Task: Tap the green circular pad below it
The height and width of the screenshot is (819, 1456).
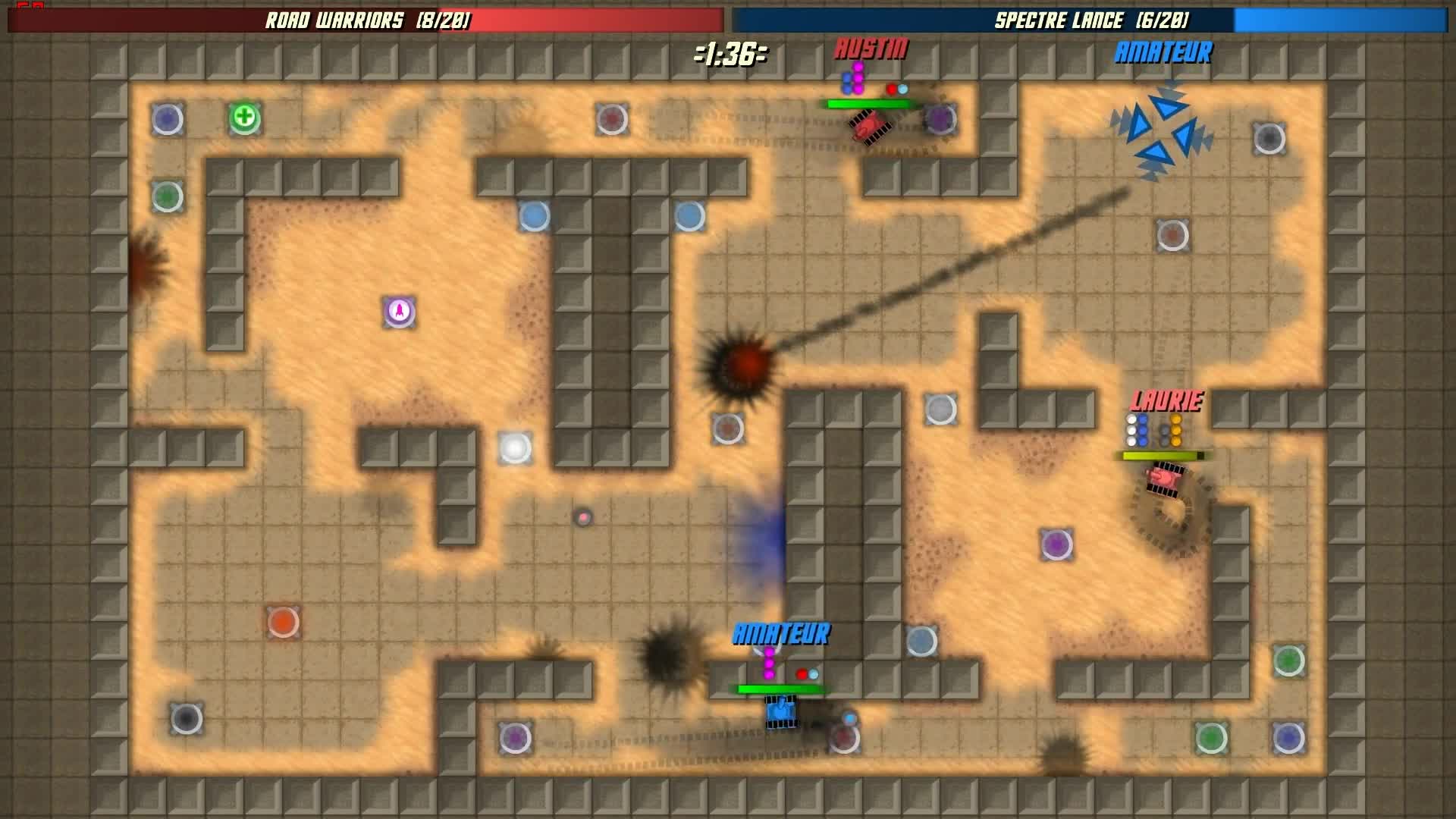Action: coord(168,196)
